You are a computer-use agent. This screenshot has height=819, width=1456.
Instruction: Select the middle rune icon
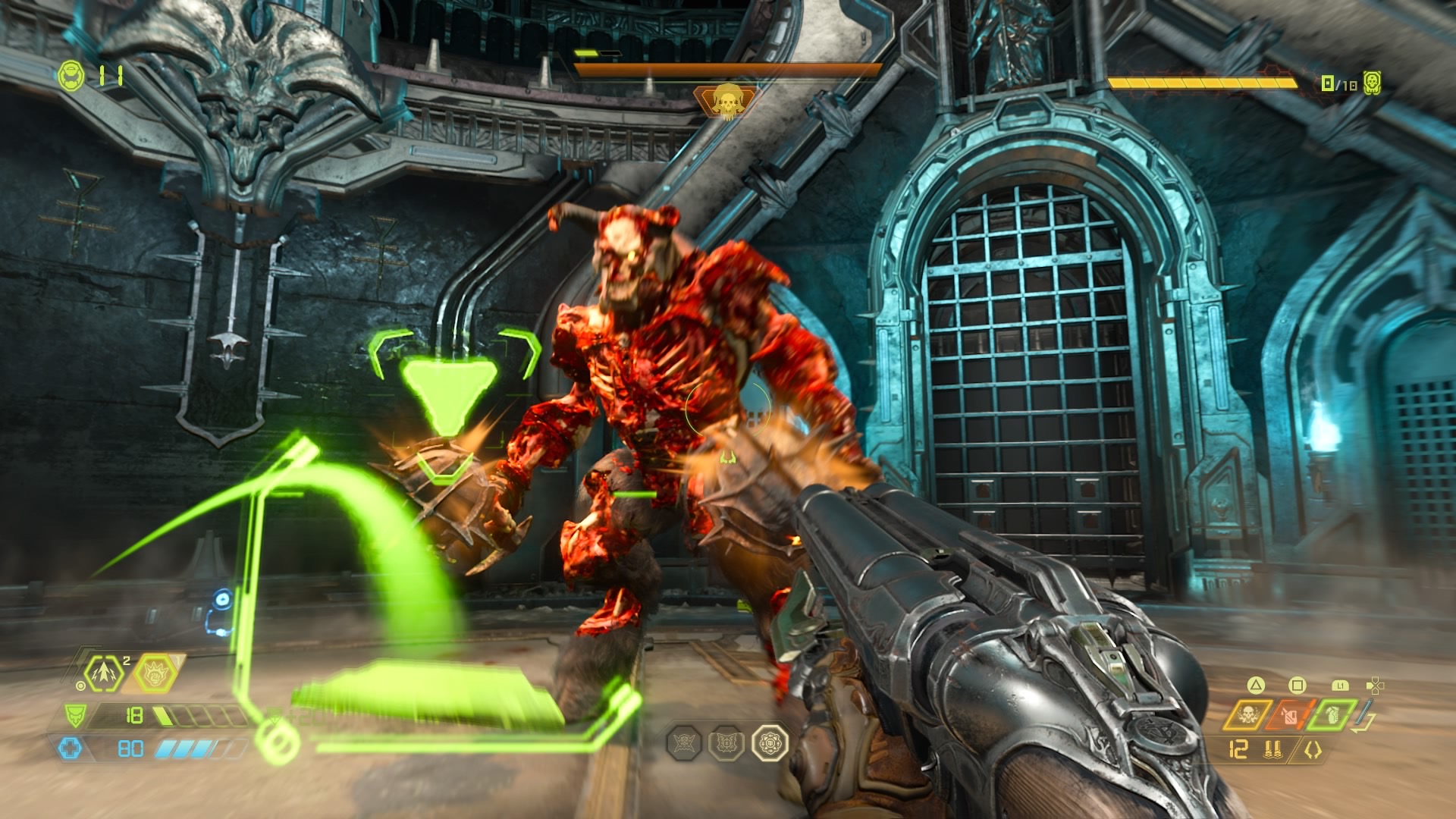726,743
